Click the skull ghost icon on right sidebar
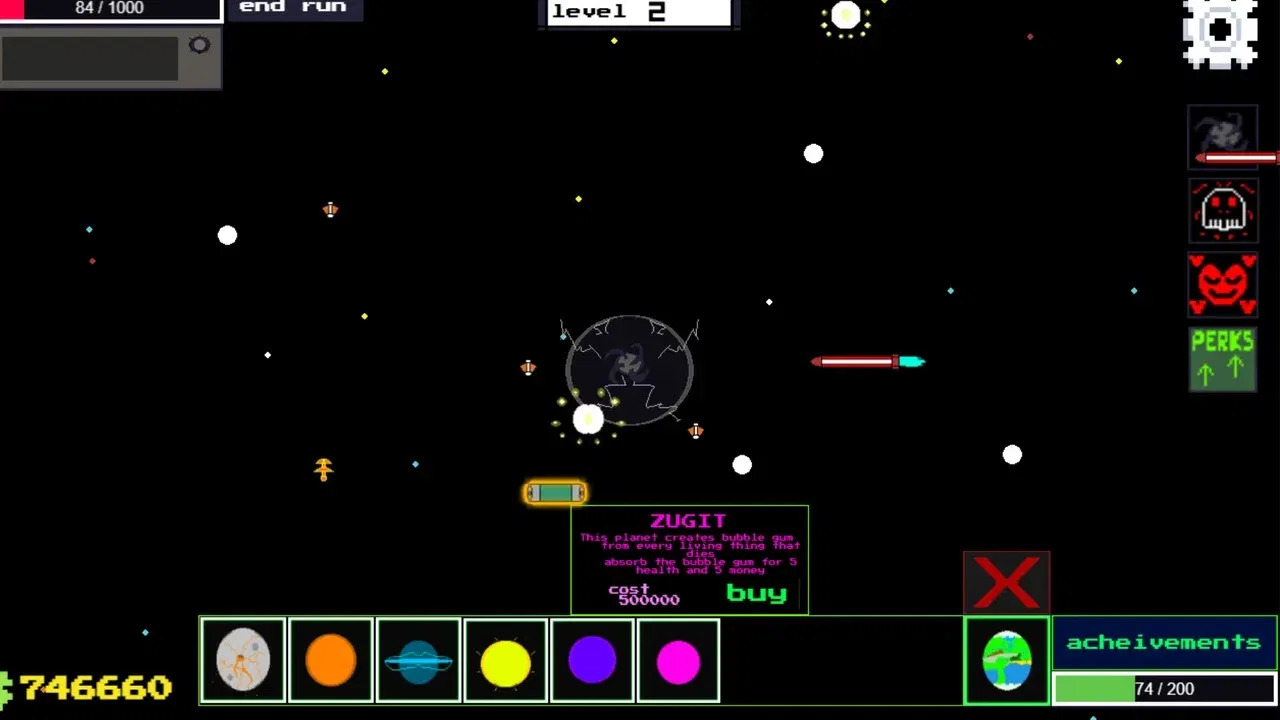 point(1222,211)
